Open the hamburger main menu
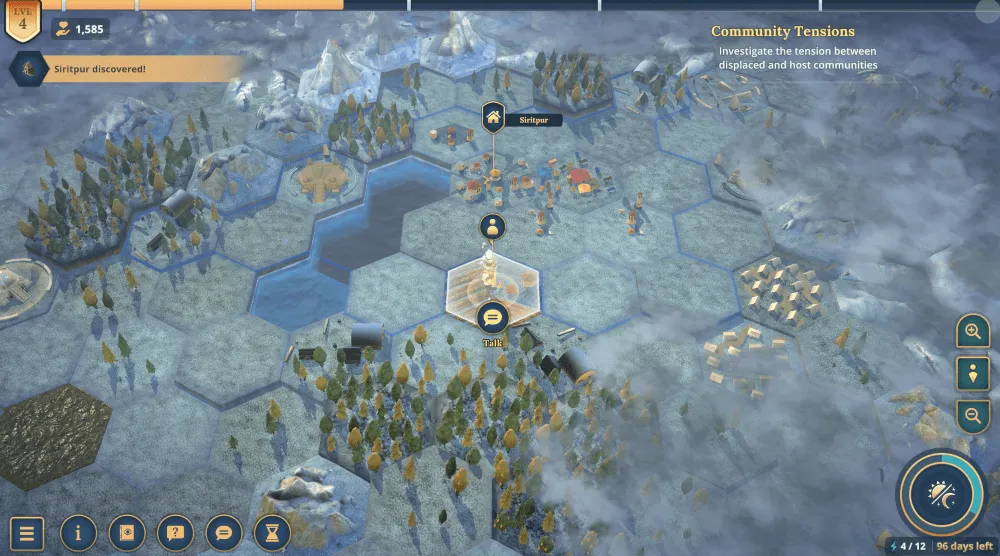1000x556 pixels. [27, 533]
